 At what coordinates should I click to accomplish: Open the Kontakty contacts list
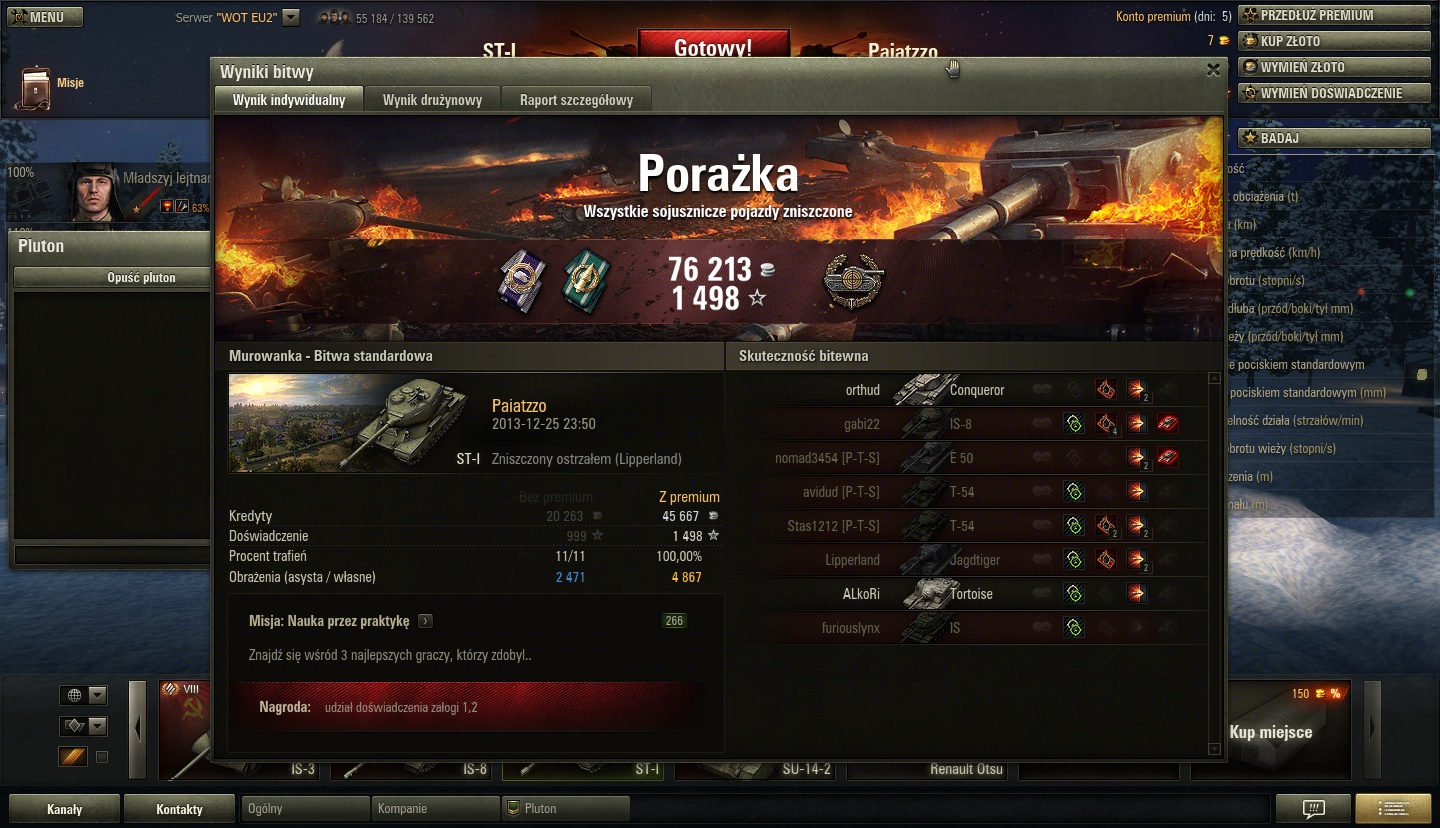(x=179, y=809)
